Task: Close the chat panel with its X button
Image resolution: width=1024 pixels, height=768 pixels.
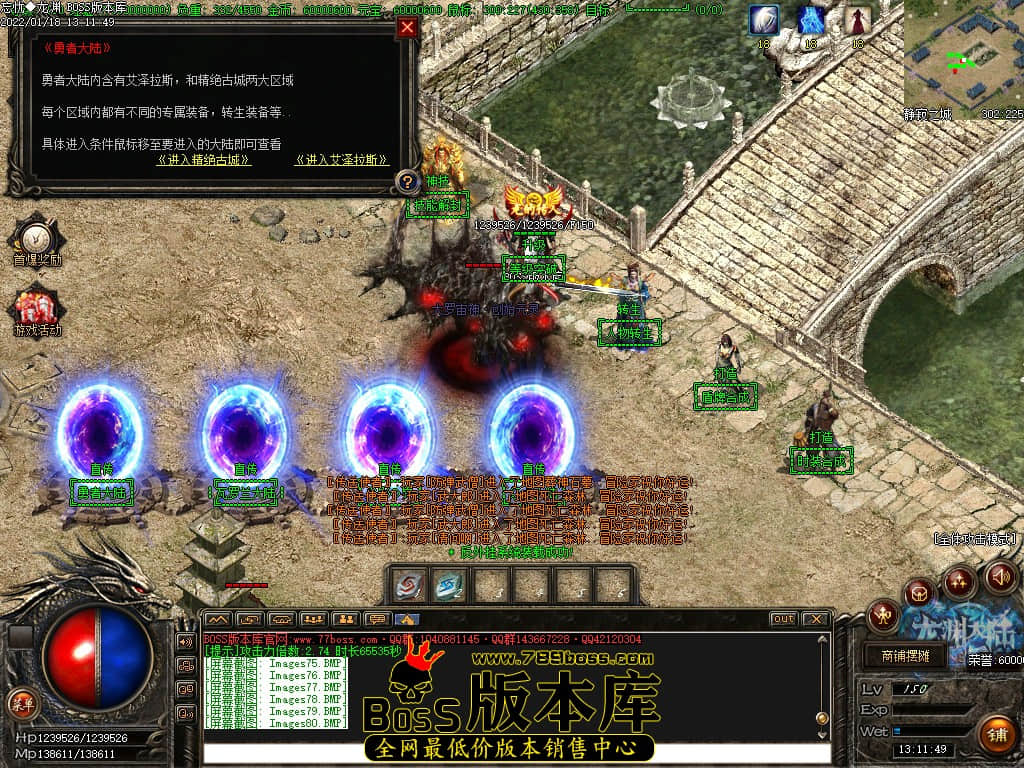Action: click(x=815, y=619)
